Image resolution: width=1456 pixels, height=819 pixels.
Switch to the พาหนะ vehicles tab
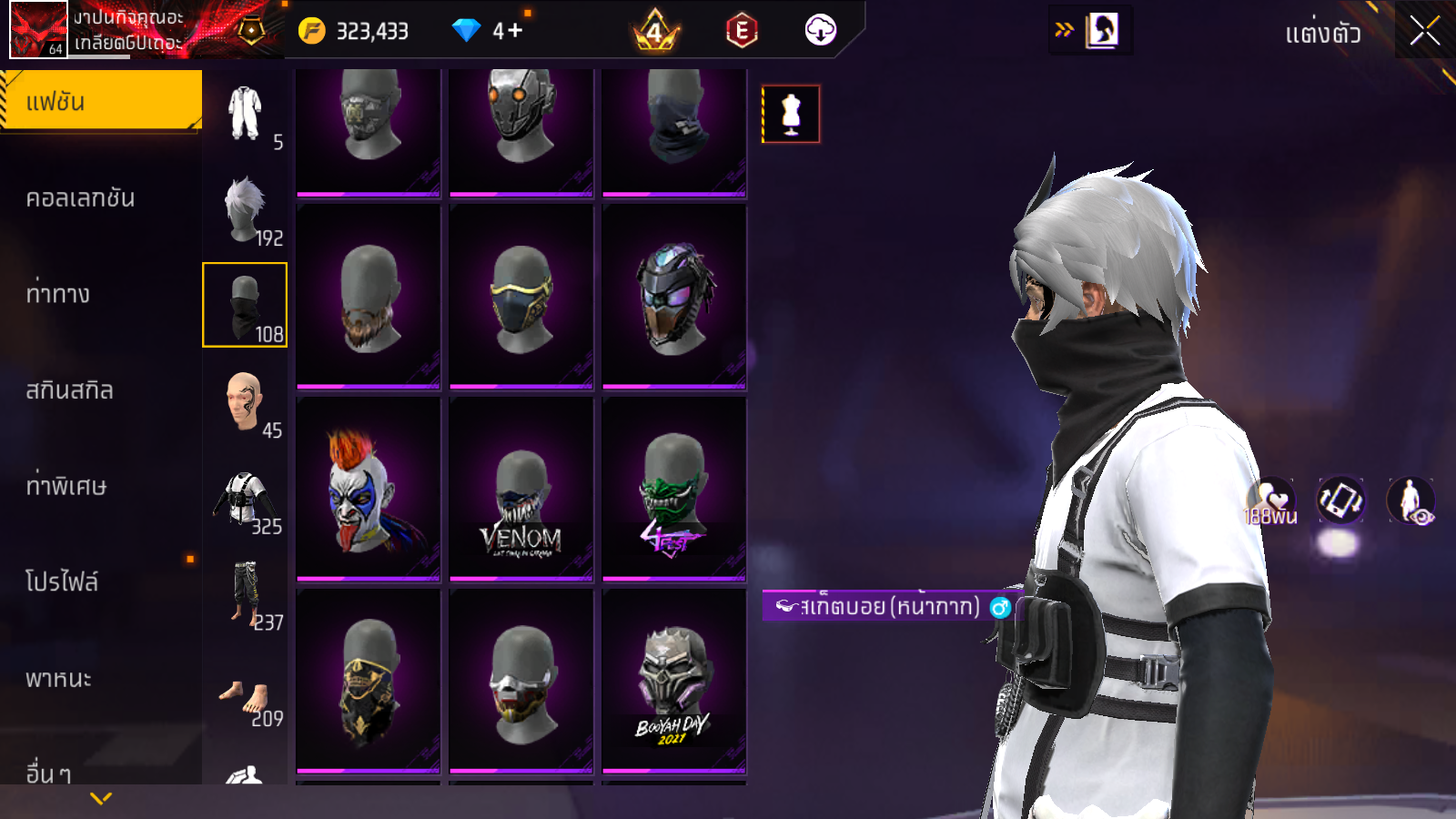pos(58,679)
